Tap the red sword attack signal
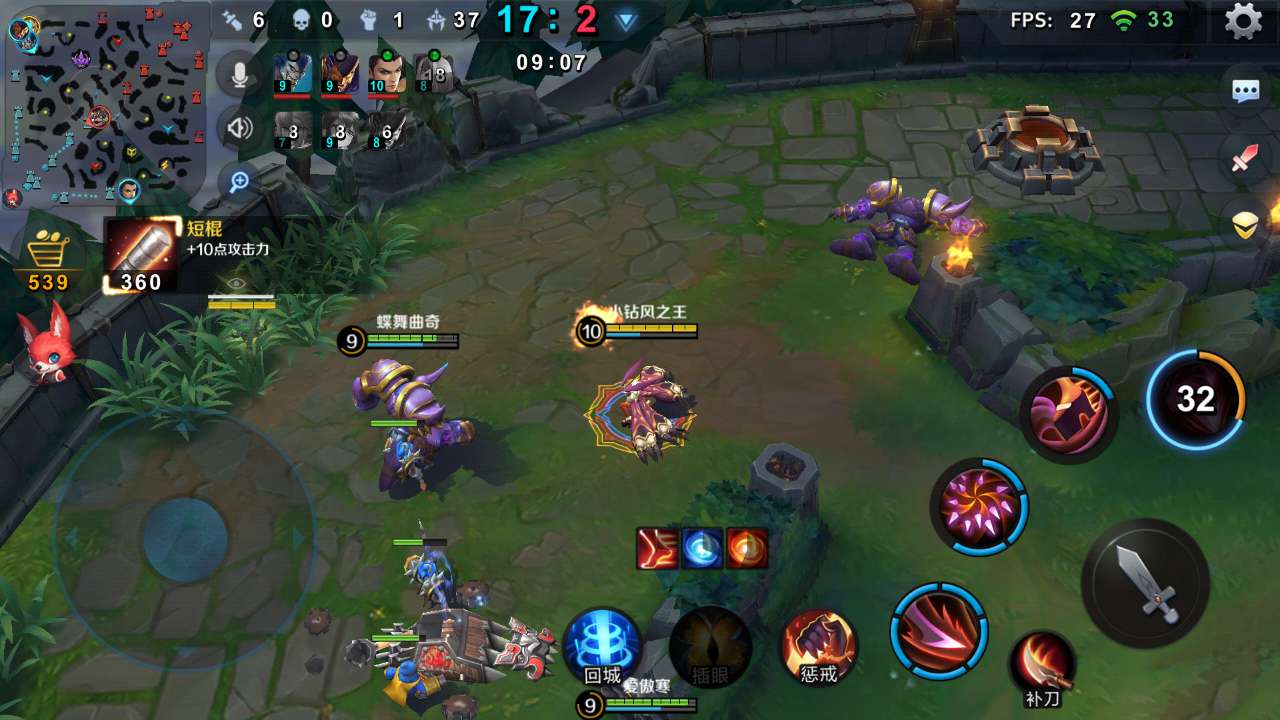This screenshot has width=1280, height=720. coord(1245,158)
